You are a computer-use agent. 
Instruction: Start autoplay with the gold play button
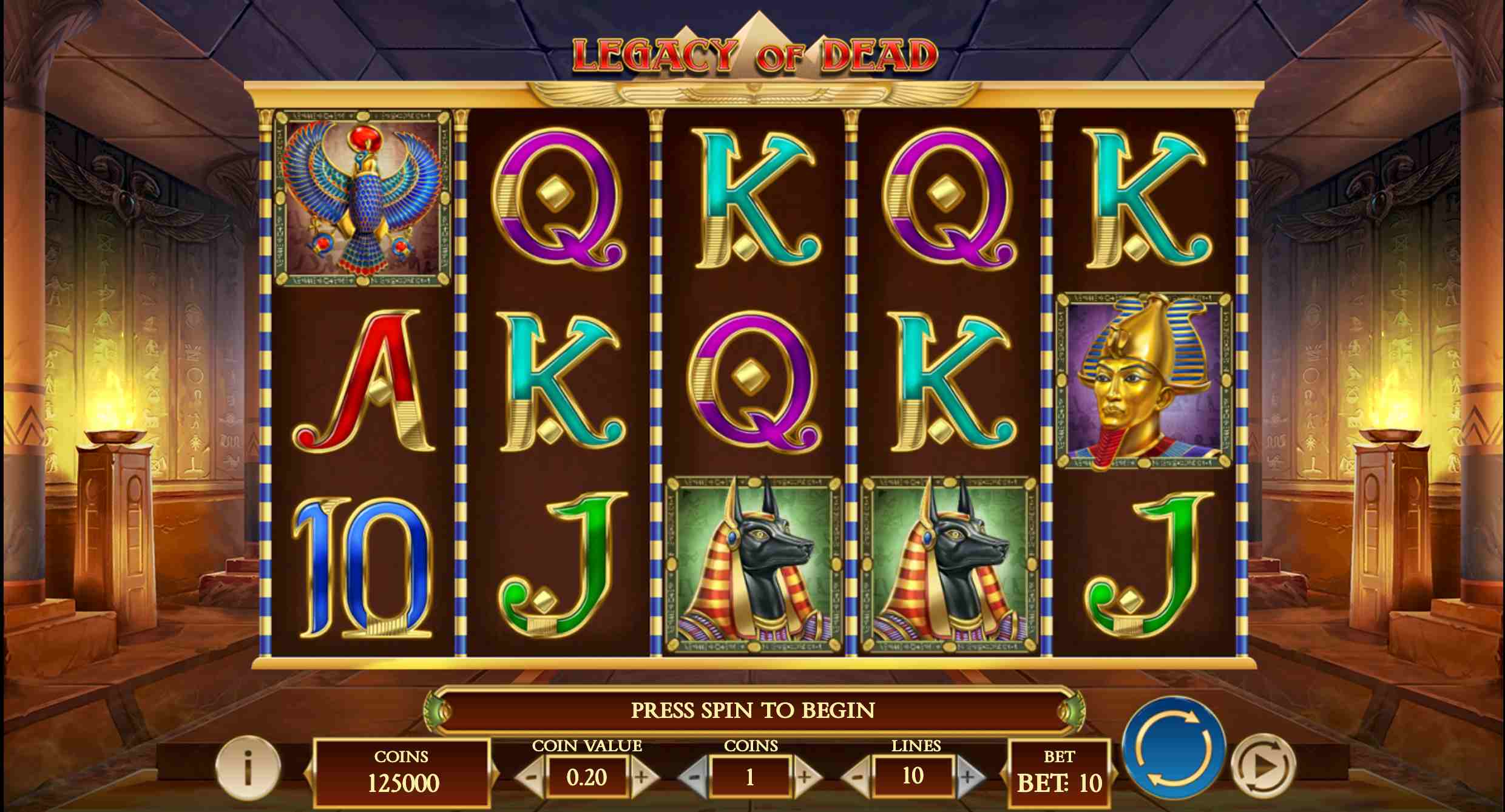coord(1263,766)
